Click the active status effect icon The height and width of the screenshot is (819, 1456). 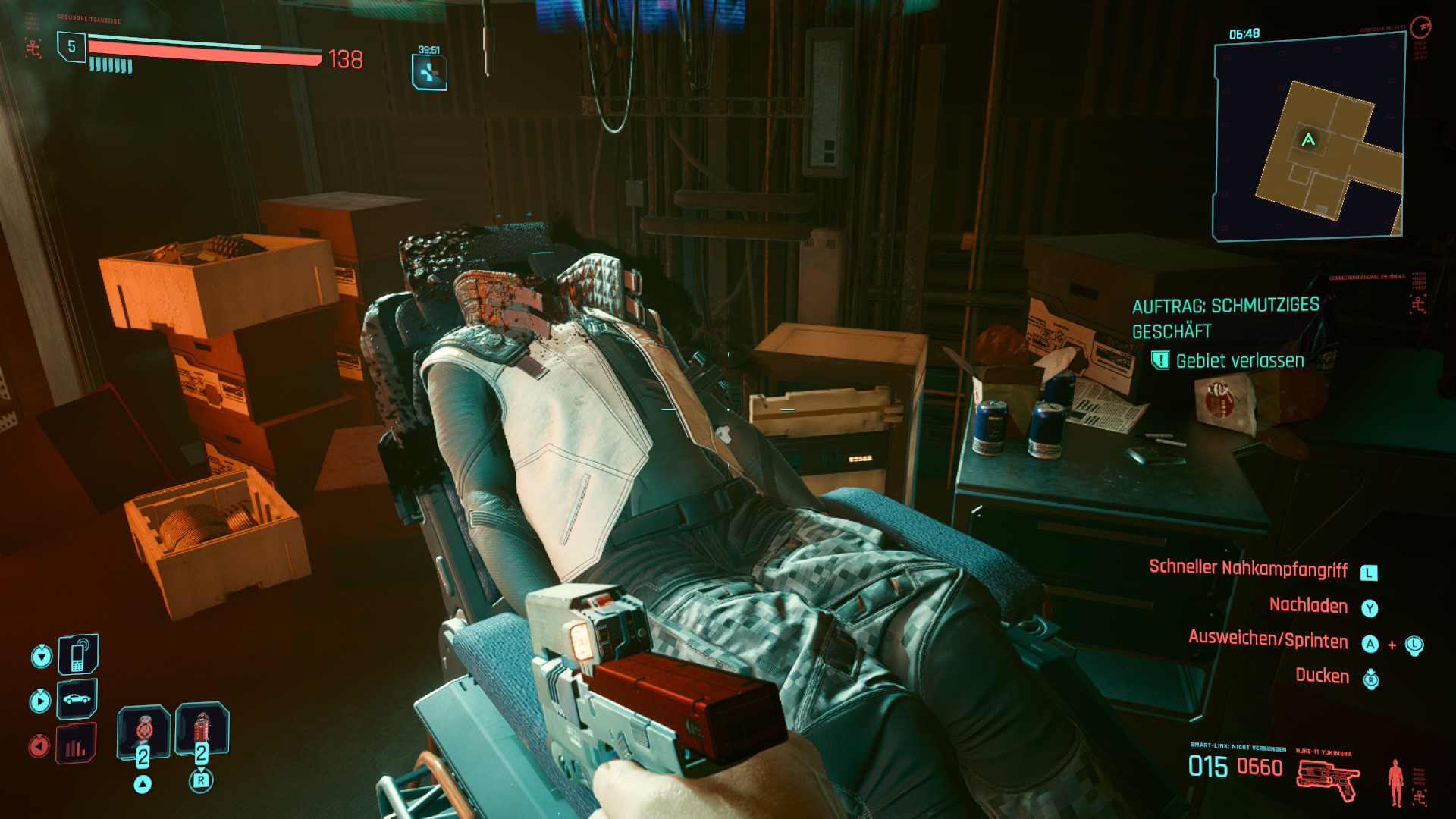[x=429, y=73]
